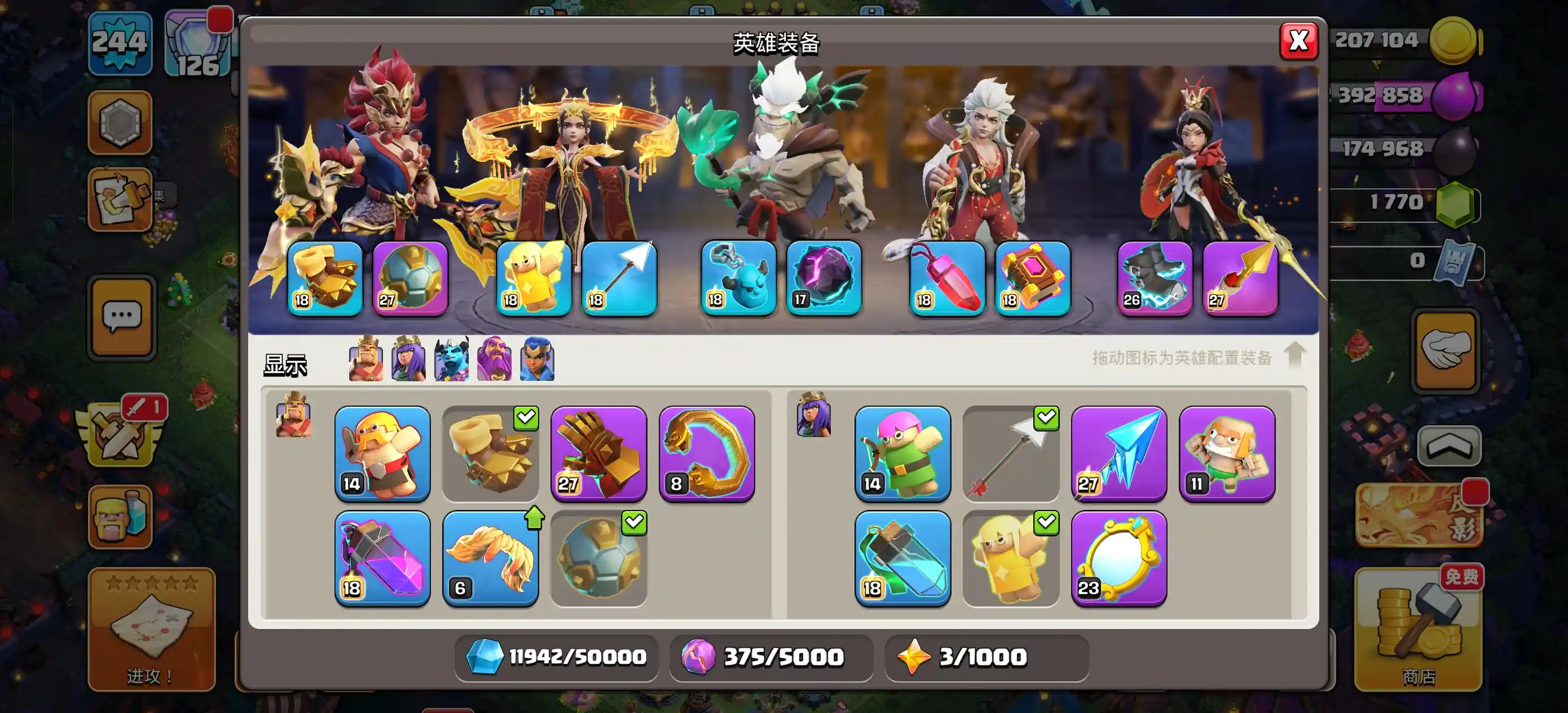Select the Archer Puppet level 14
The image size is (1568, 713).
[x=902, y=453]
